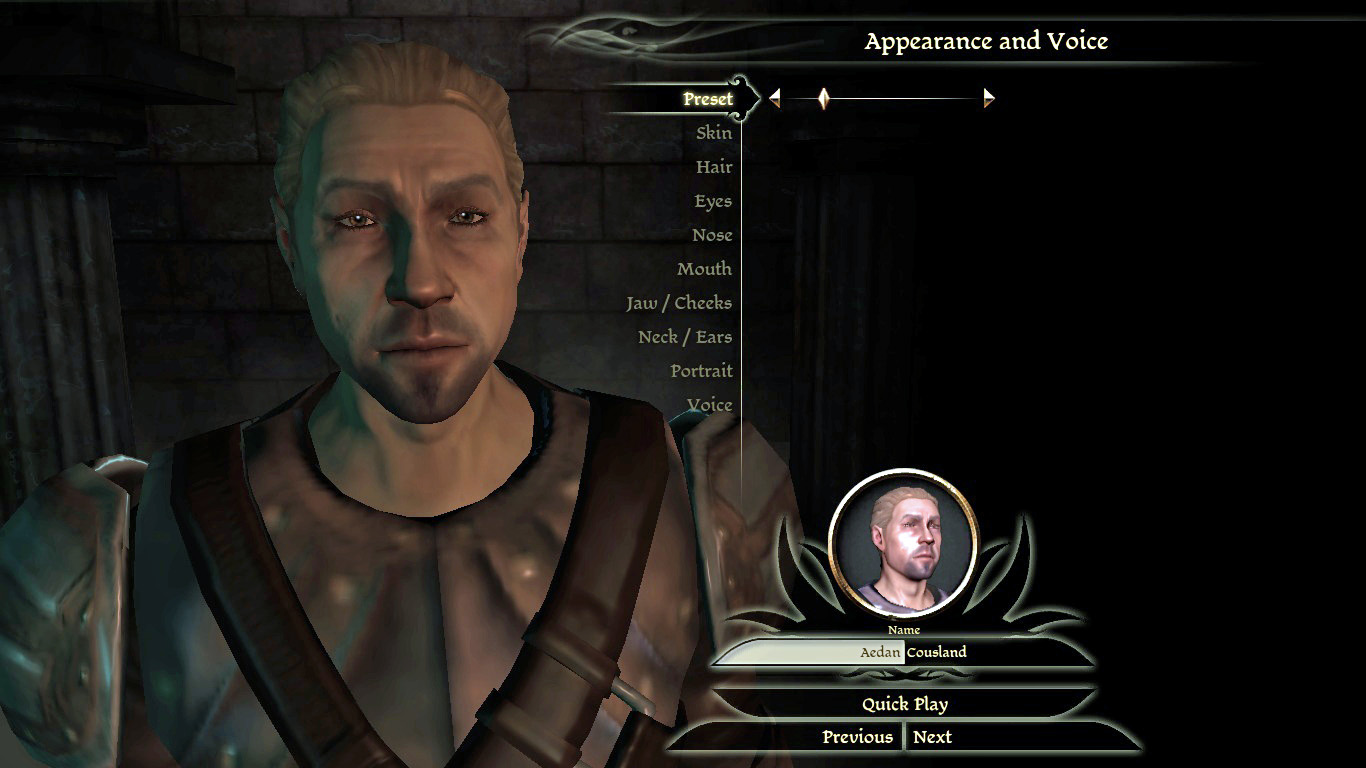Select the Mouth category
The image size is (1366, 768).
coord(704,269)
